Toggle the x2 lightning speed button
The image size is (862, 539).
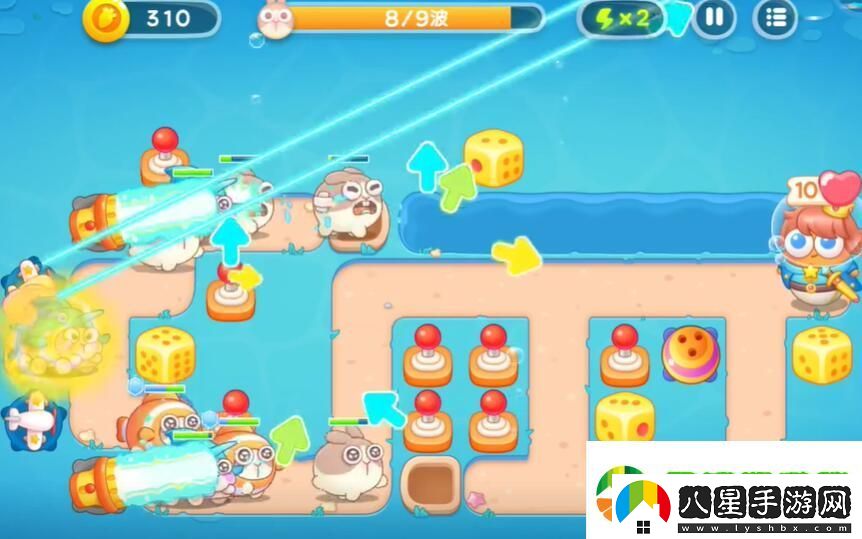click(622, 18)
